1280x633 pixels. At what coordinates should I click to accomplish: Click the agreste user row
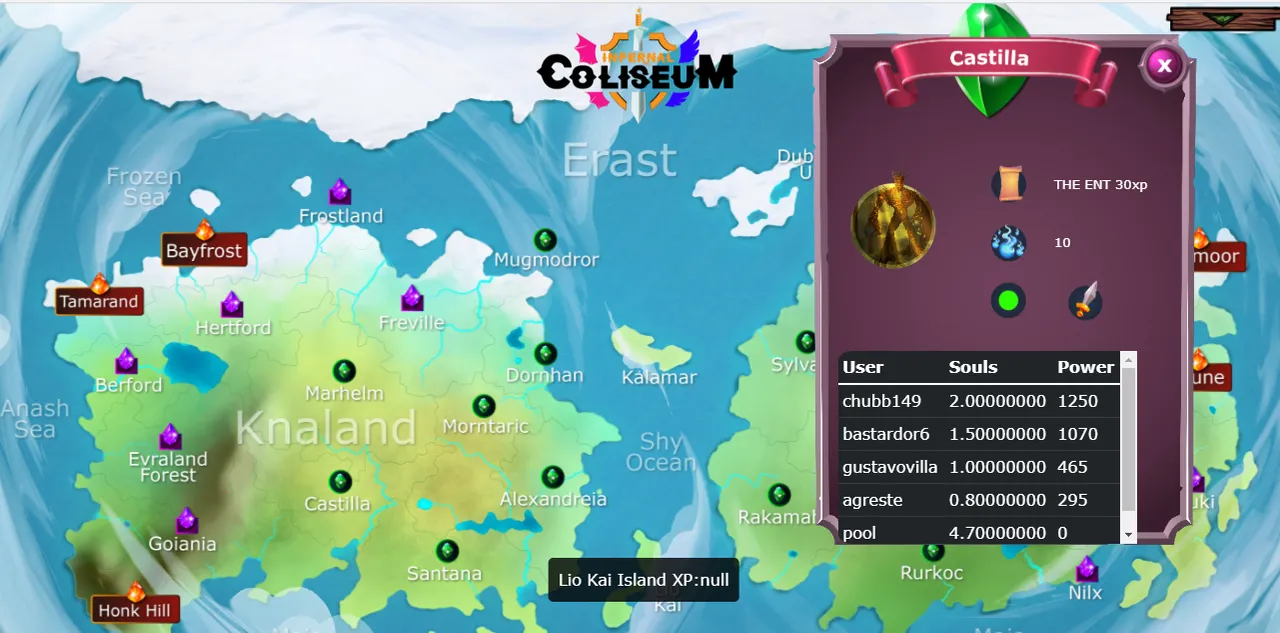tap(978, 500)
